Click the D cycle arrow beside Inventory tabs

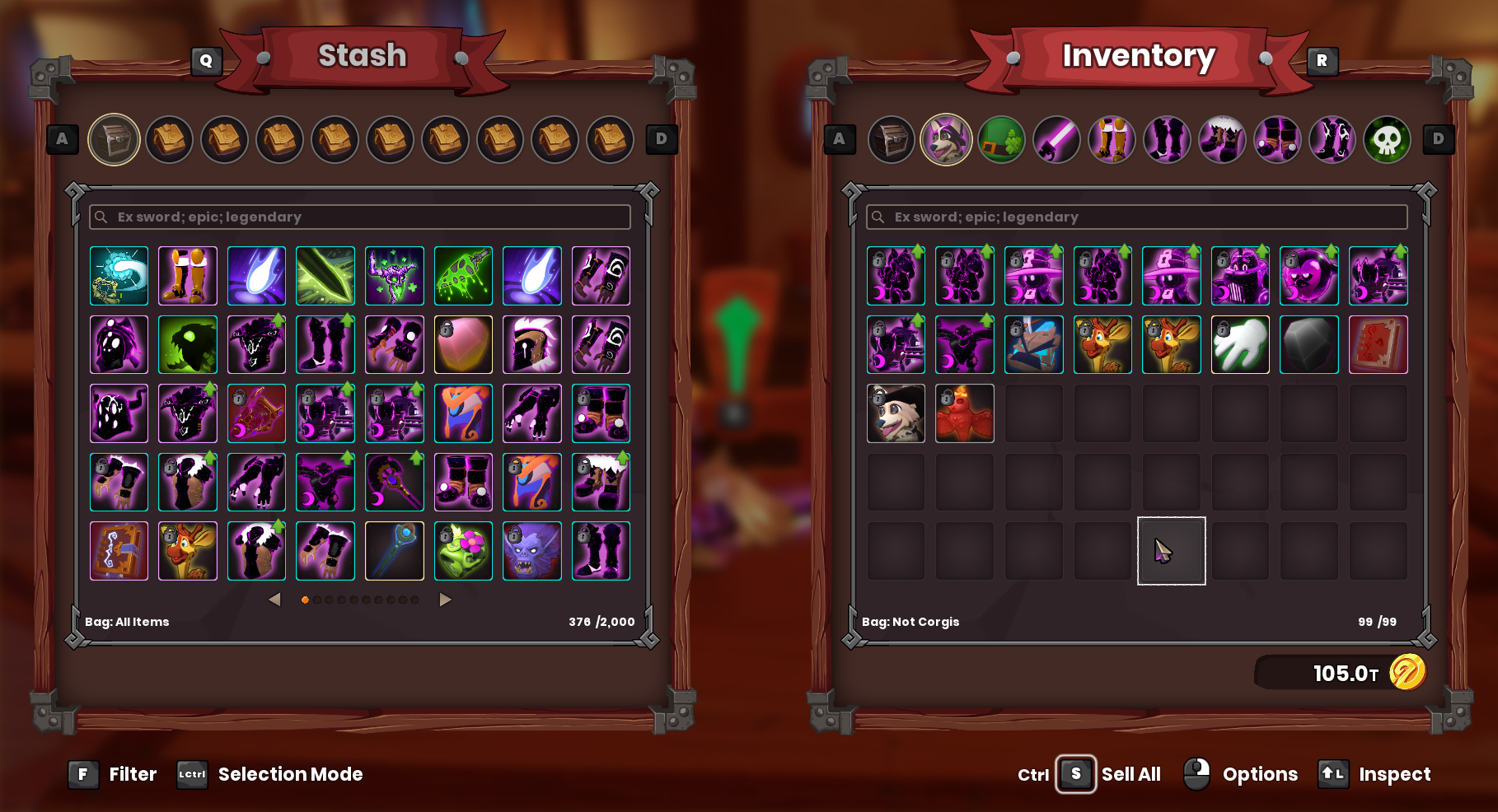coord(1438,139)
